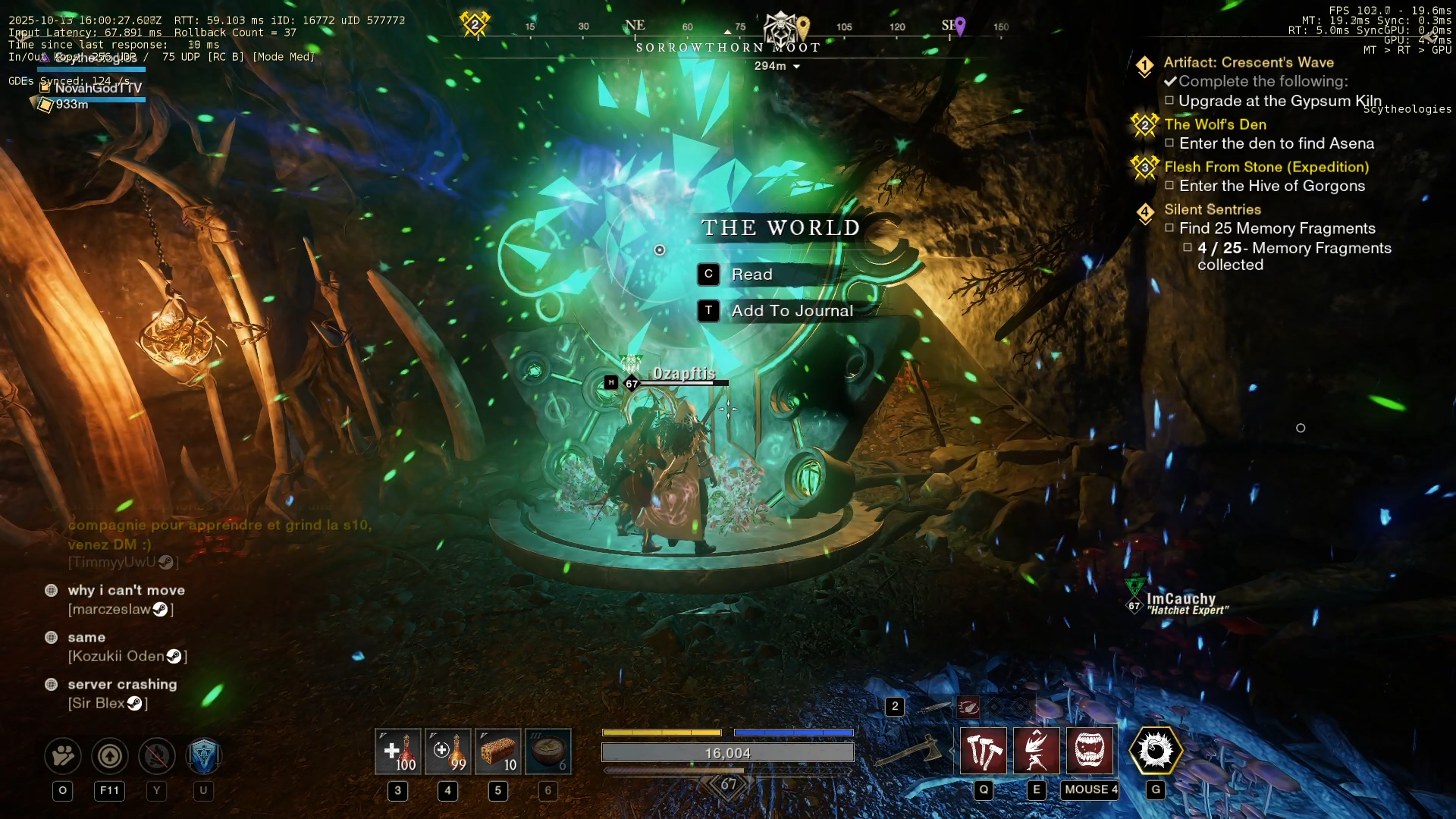The image size is (1456, 819).
Task: Click the upward-arrow circle icon
Action: tap(110, 755)
